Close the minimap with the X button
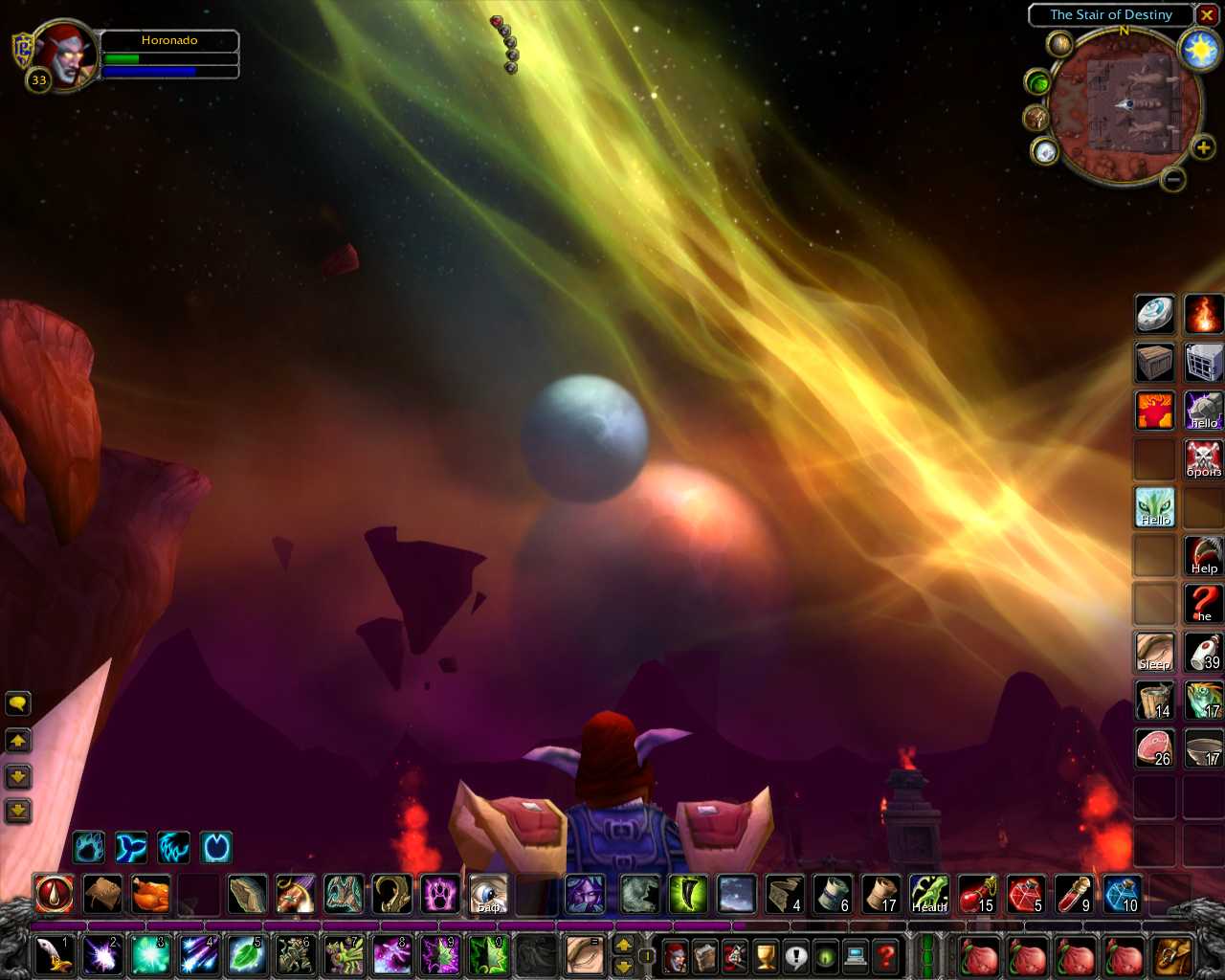Viewport: 1225px width, 980px height. [1207, 15]
